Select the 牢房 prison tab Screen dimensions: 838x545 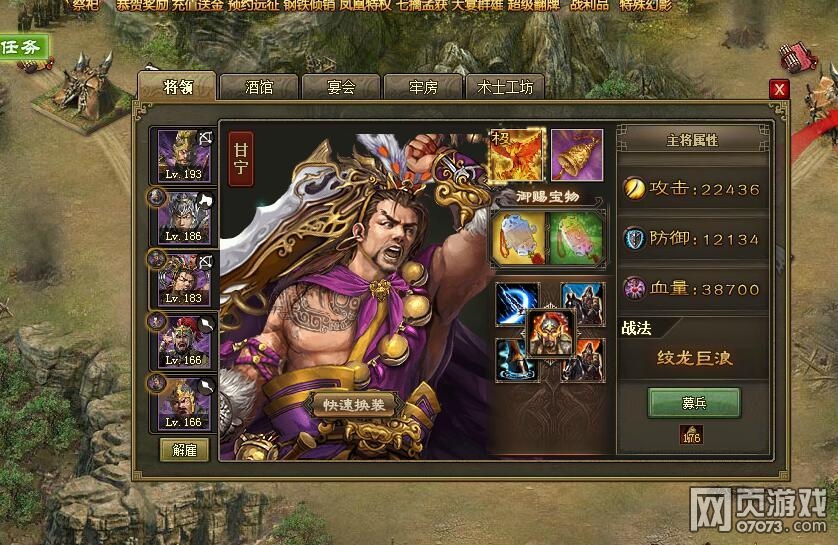click(423, 87)
